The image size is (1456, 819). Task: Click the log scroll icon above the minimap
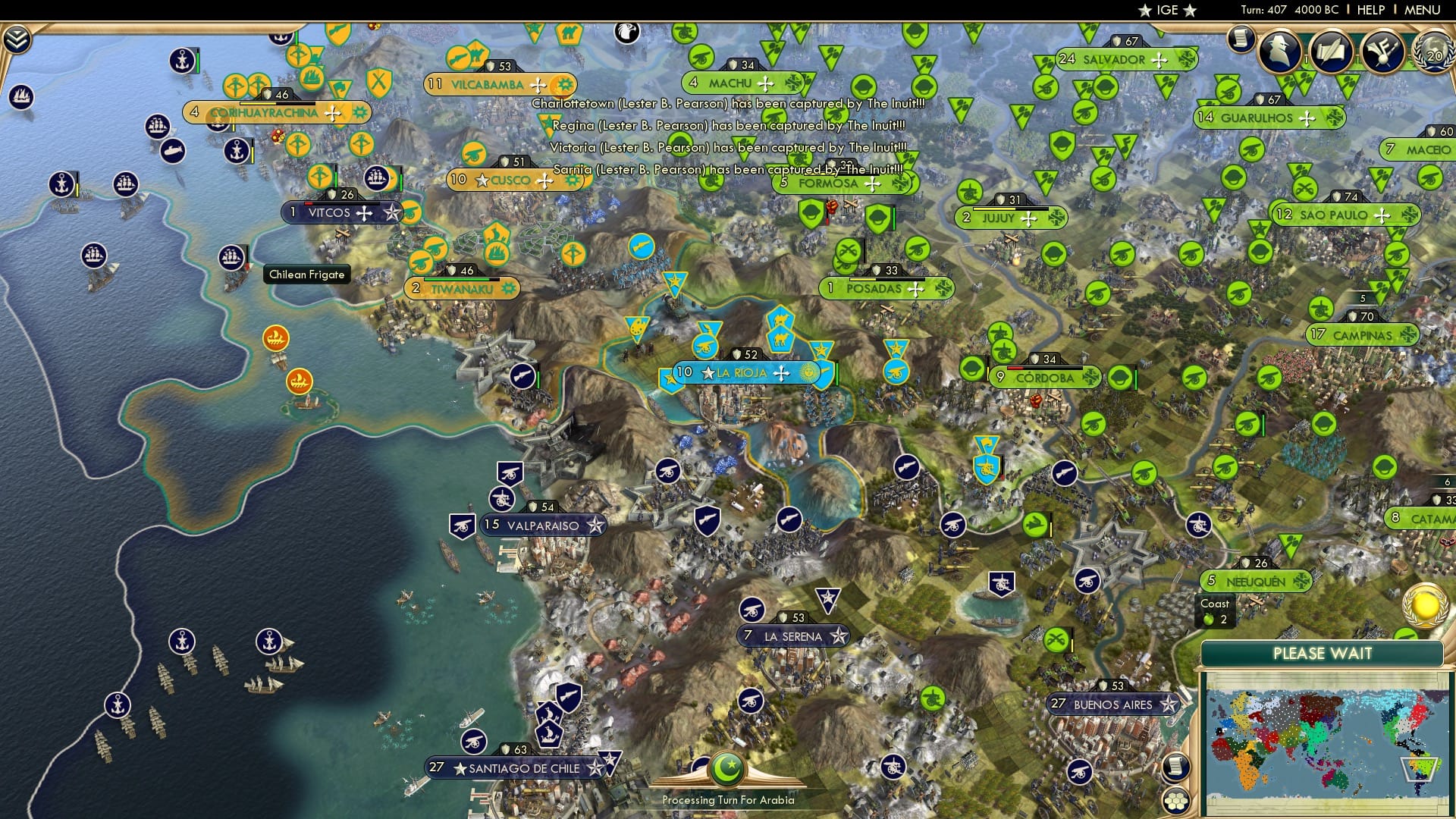point(1176,767)
